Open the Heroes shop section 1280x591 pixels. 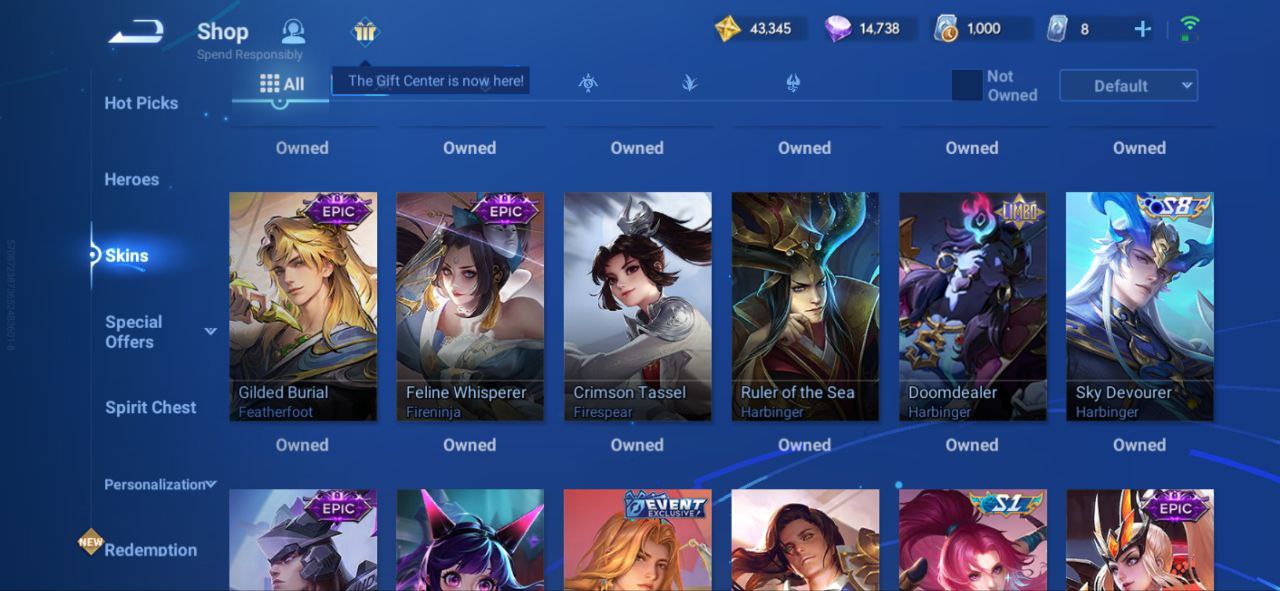point(132,180)
